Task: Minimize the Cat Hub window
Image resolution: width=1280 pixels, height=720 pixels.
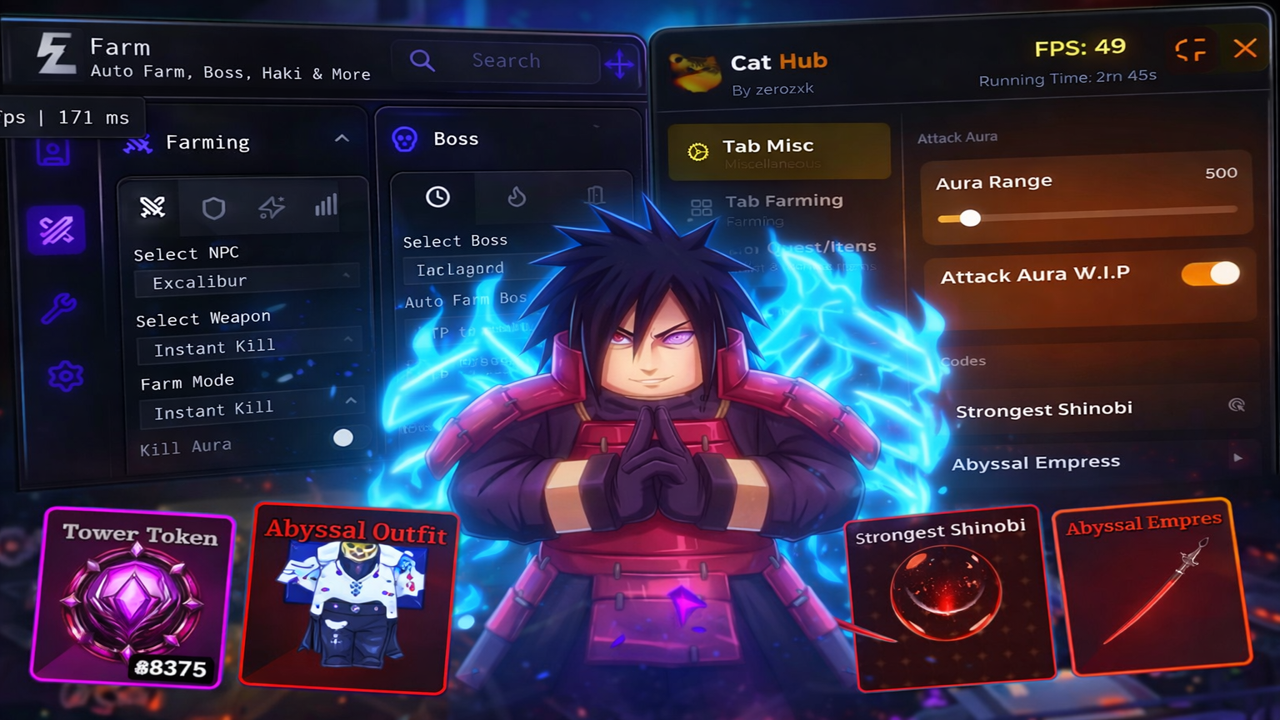Action: coord(1190,49)
